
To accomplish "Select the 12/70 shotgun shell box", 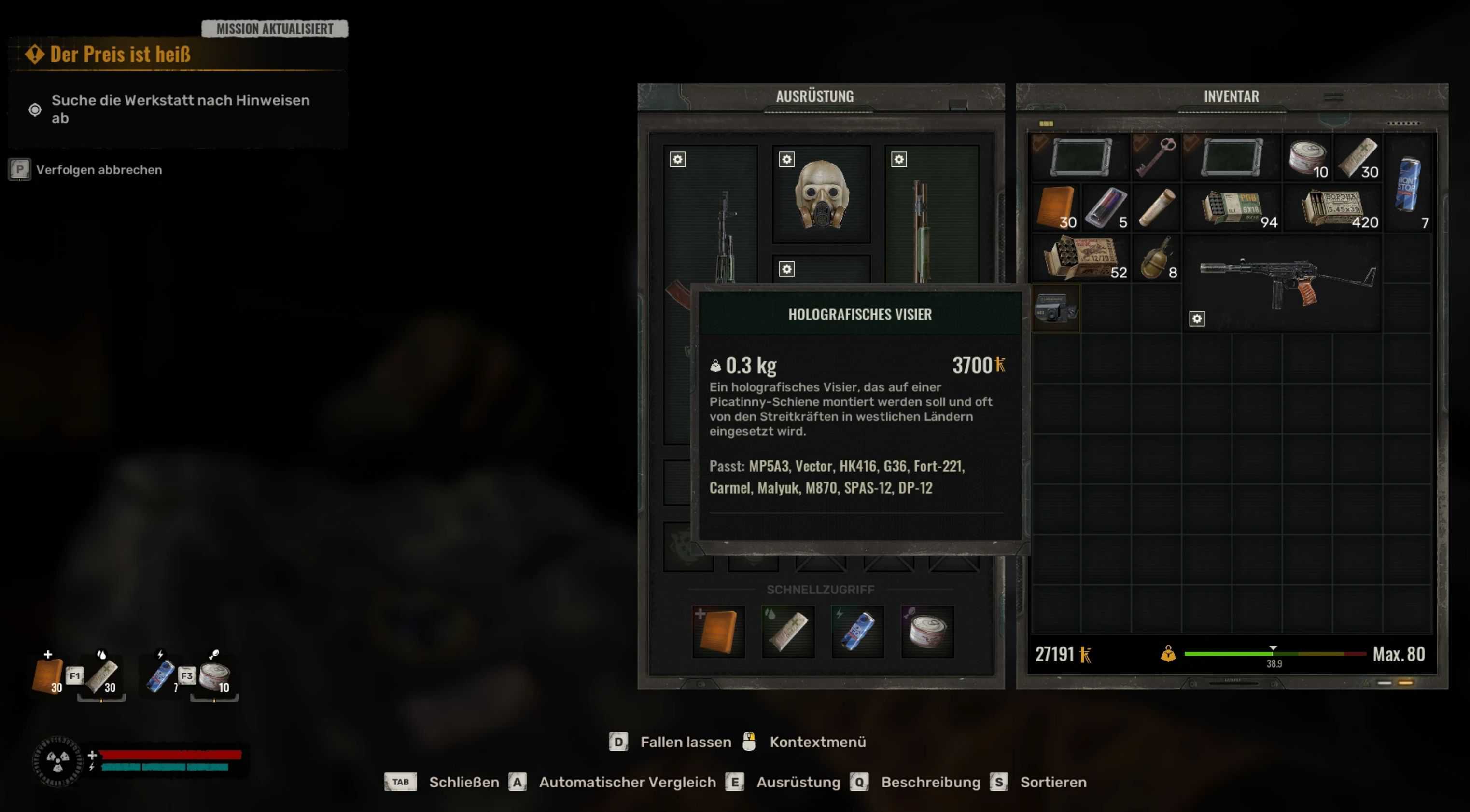I will pos(1080,258).
